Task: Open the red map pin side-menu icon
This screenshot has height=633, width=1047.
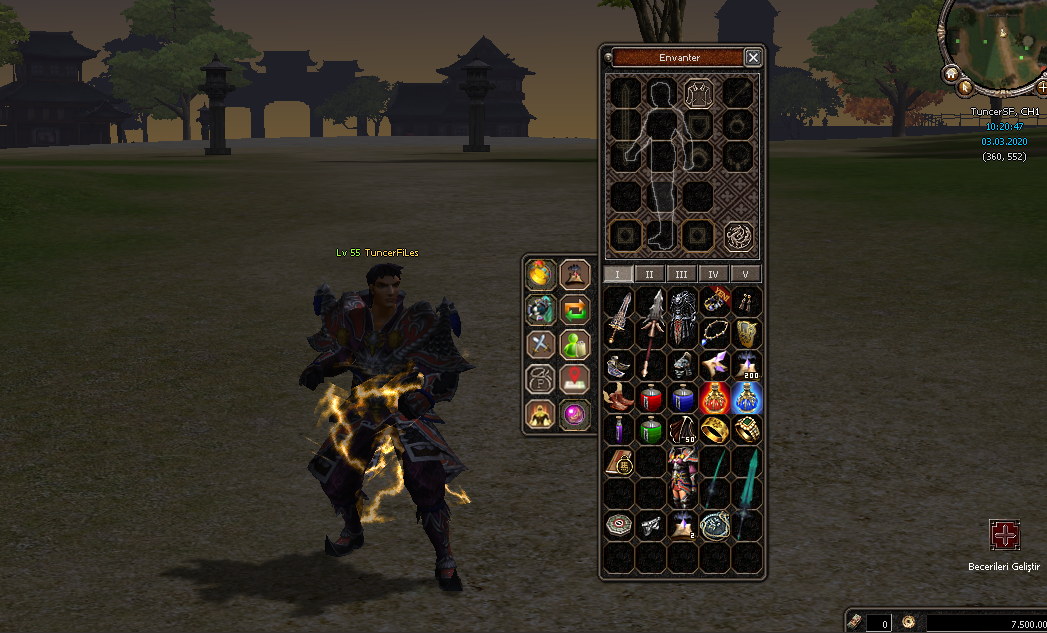Action: point(574,378)
